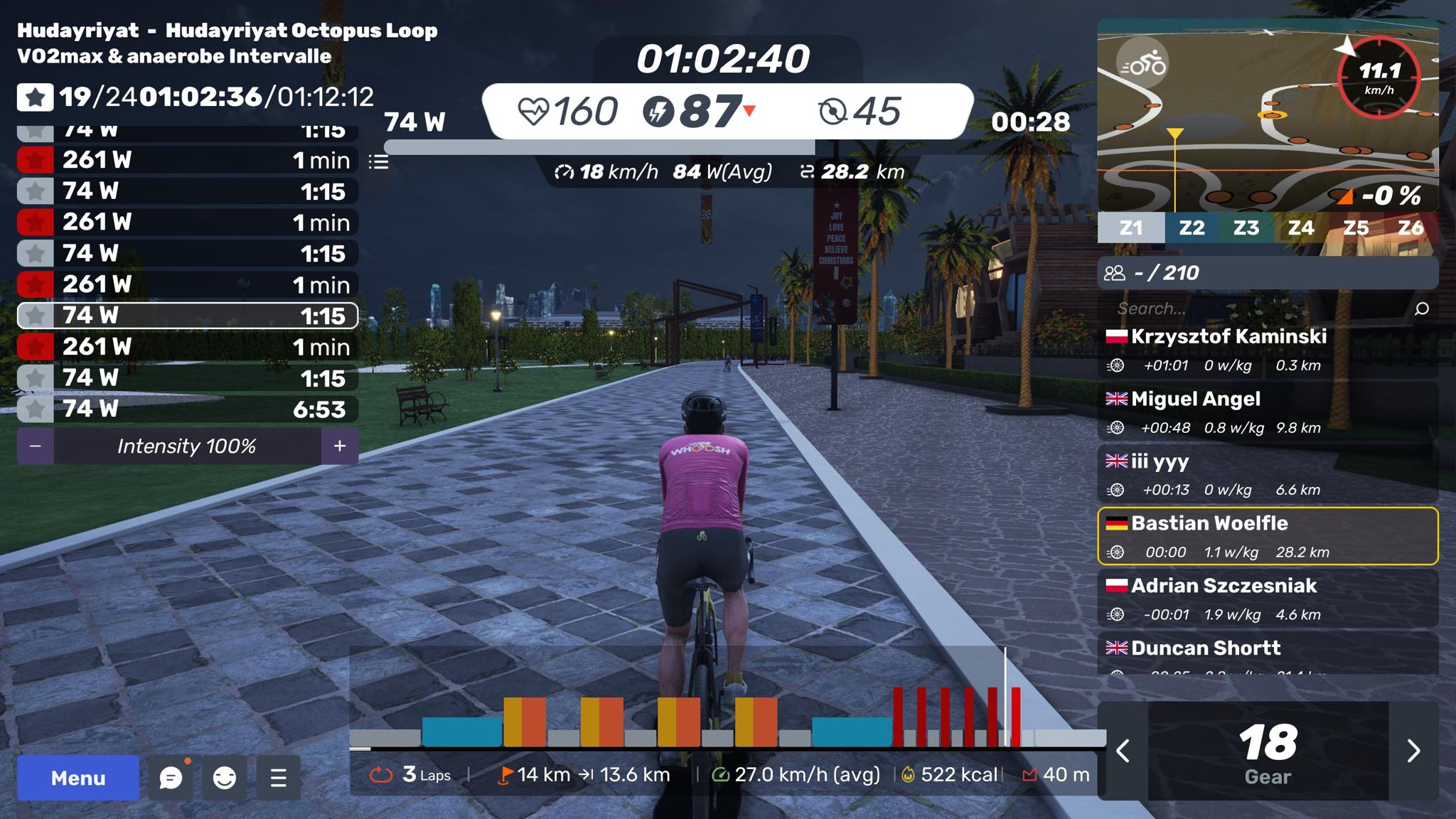Screen dimensions: 1456x819
Task: Open the blue Menu button
Action: pyautogui.click(x=78, y=778)
